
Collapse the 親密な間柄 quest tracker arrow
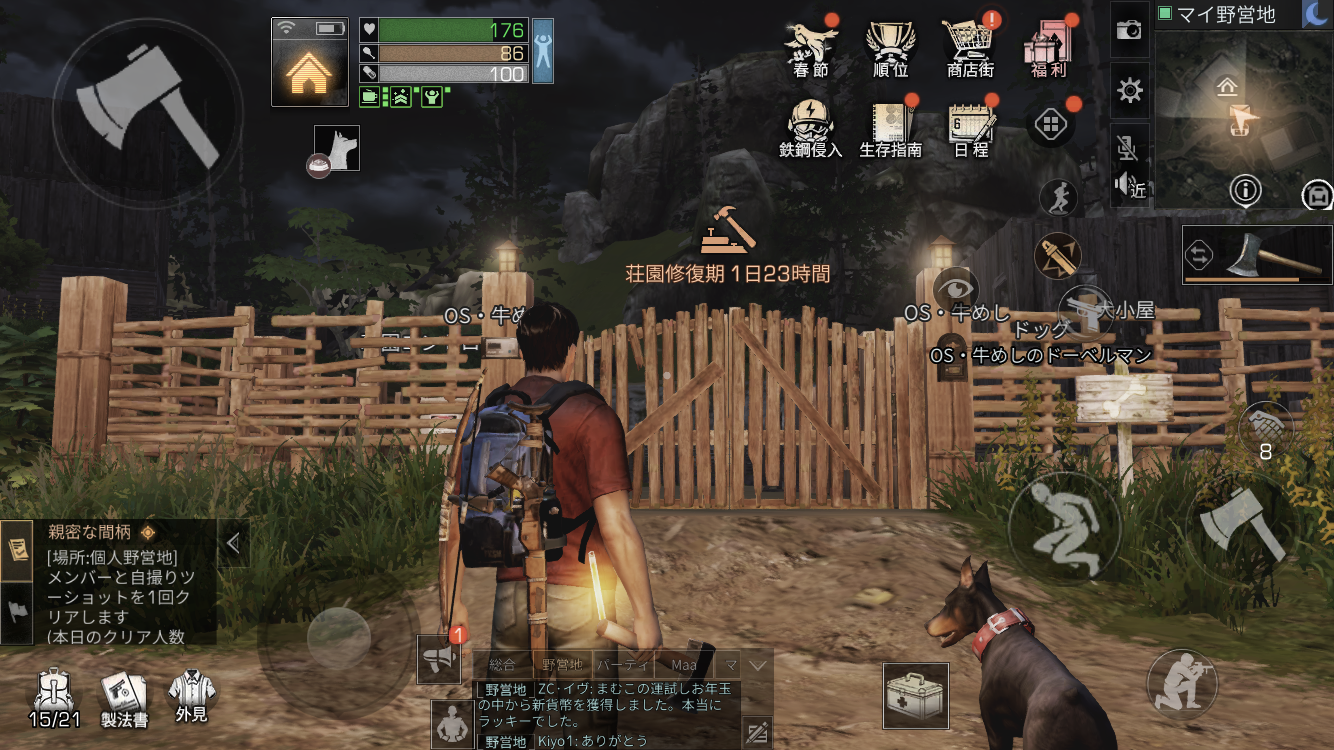point(233,543)
